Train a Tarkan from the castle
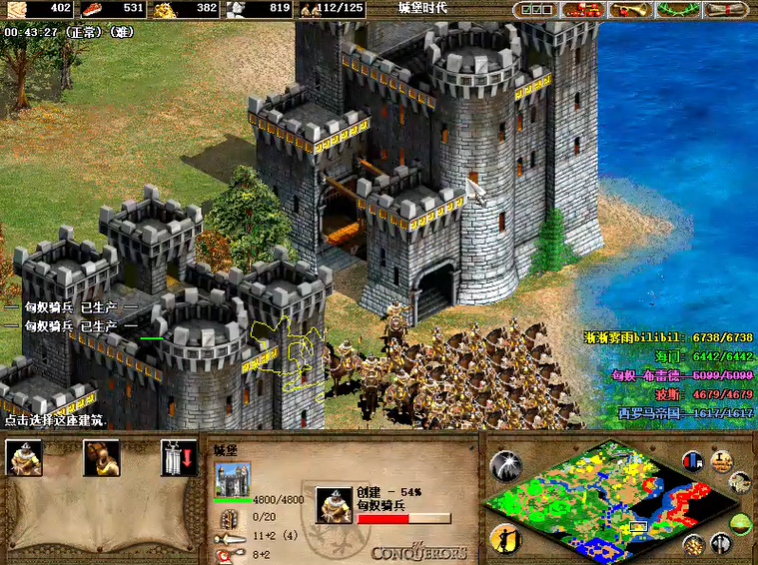The height and width of the screenshot is (565, 758). click(24, 457)
